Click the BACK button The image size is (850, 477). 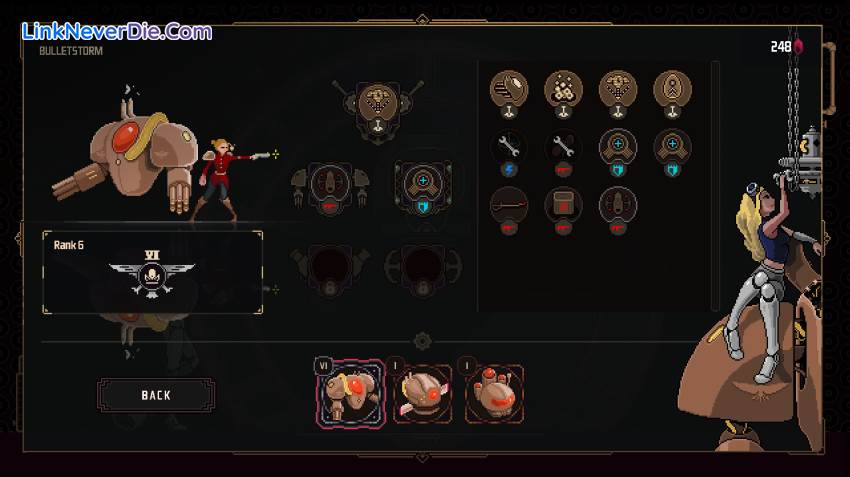[155, 395]
